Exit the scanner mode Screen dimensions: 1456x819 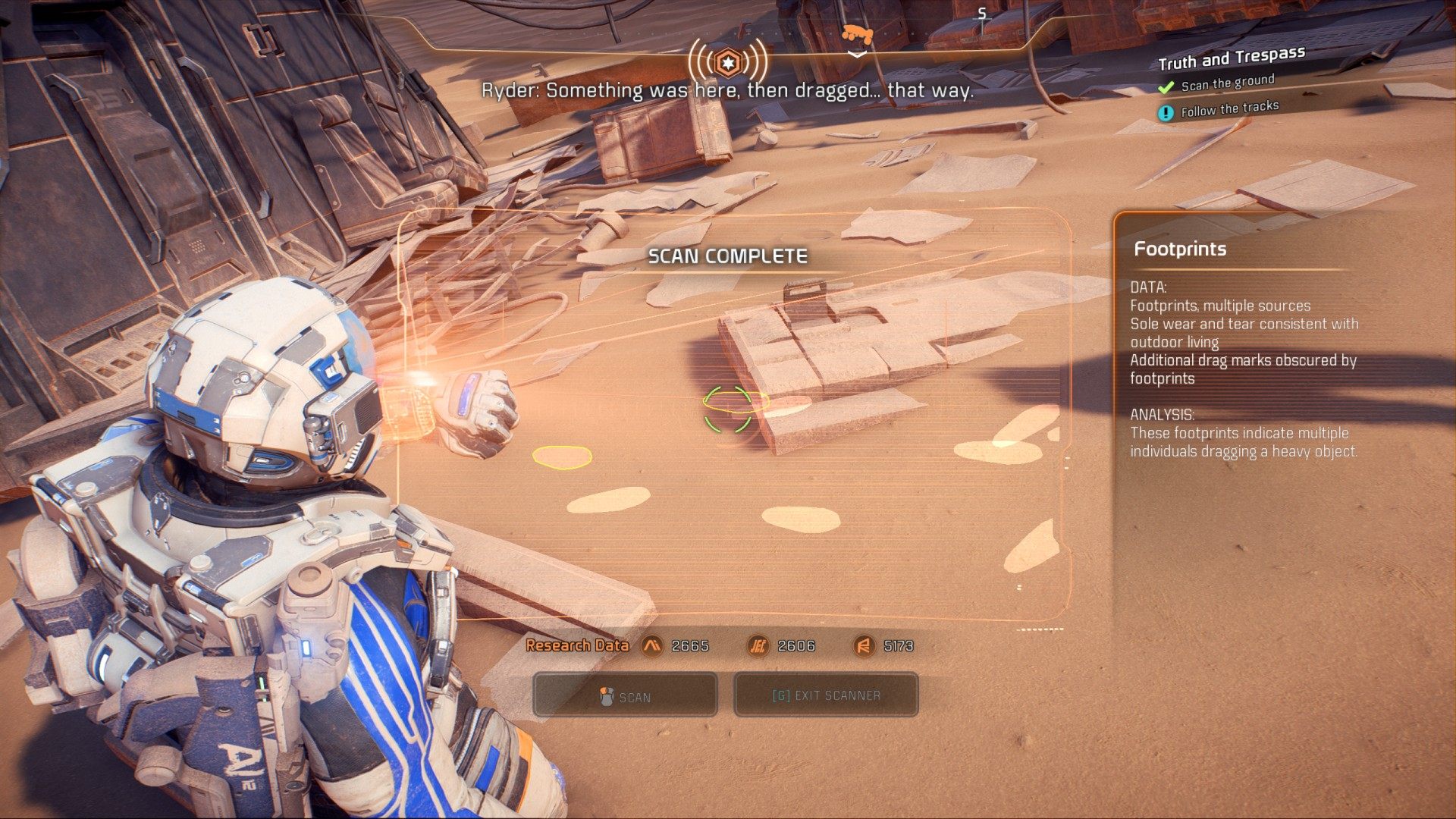tap(826, 695)
